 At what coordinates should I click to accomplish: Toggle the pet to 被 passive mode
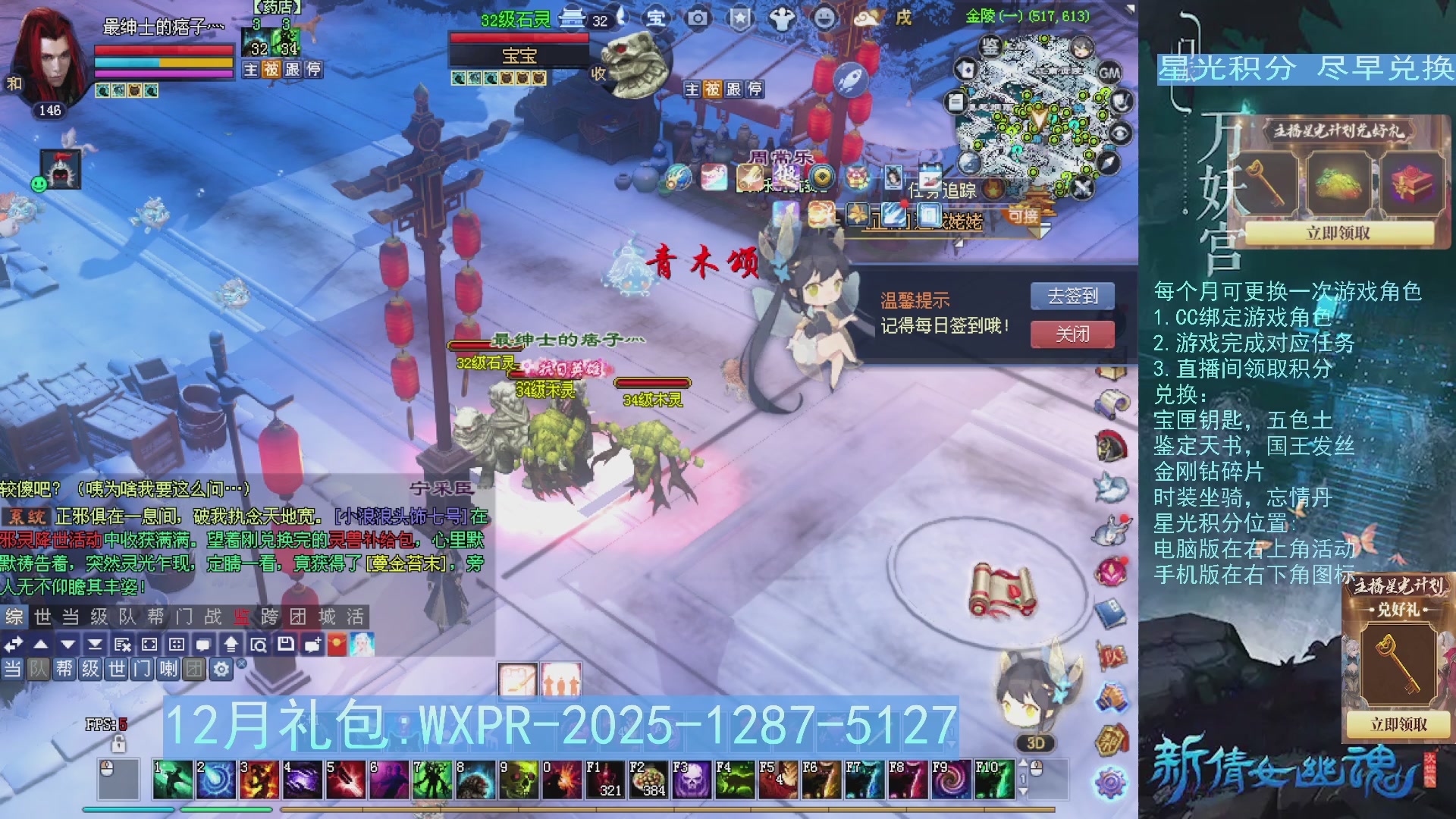pyautogui.click(x=714, y=89)
